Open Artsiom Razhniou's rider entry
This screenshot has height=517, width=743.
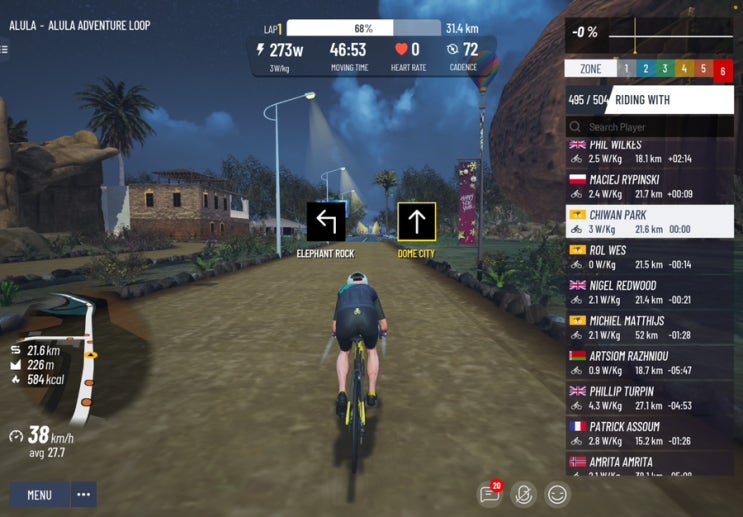click(650, 363)
